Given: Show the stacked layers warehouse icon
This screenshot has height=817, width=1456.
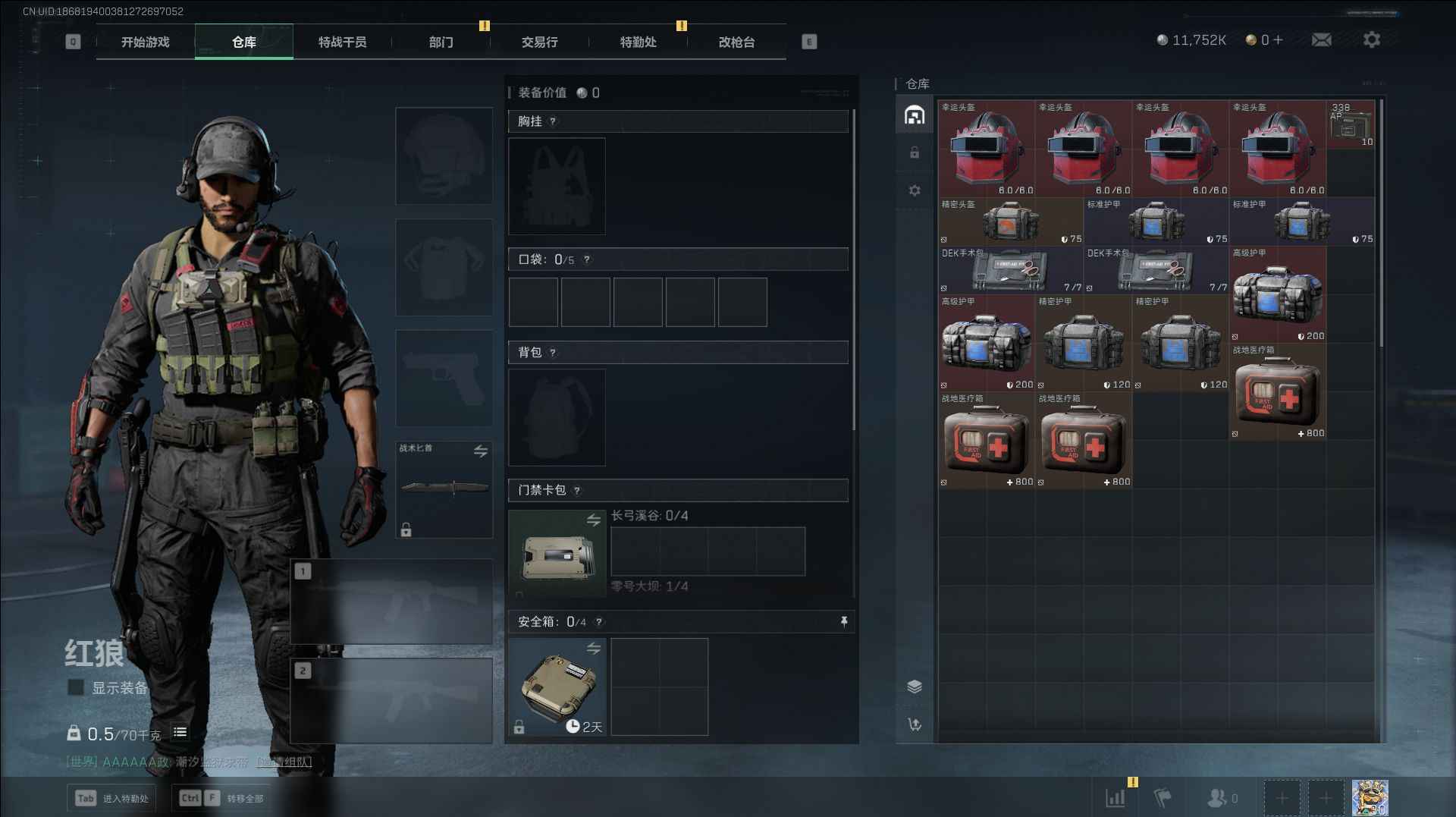Looking at the screenshot, I should coord(915,687).
